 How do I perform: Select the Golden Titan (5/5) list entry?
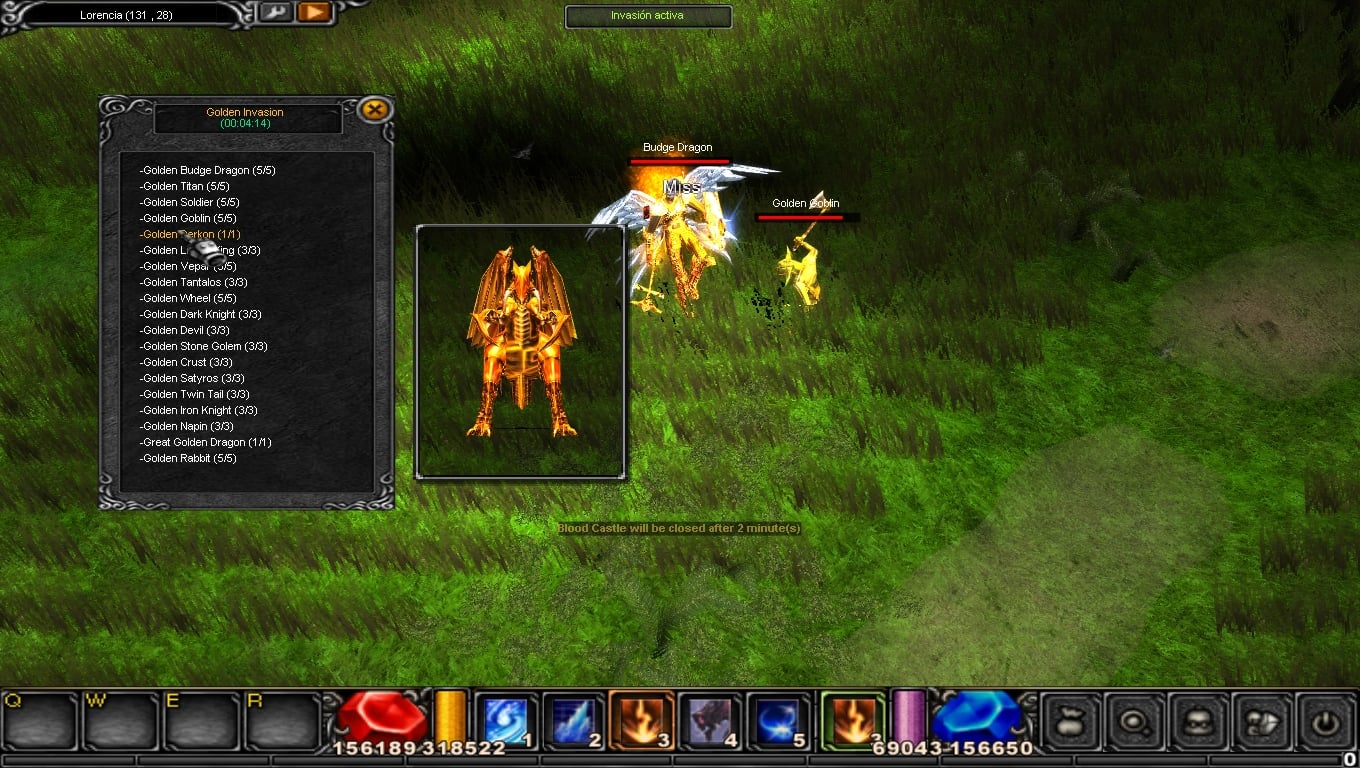(184, 186)
